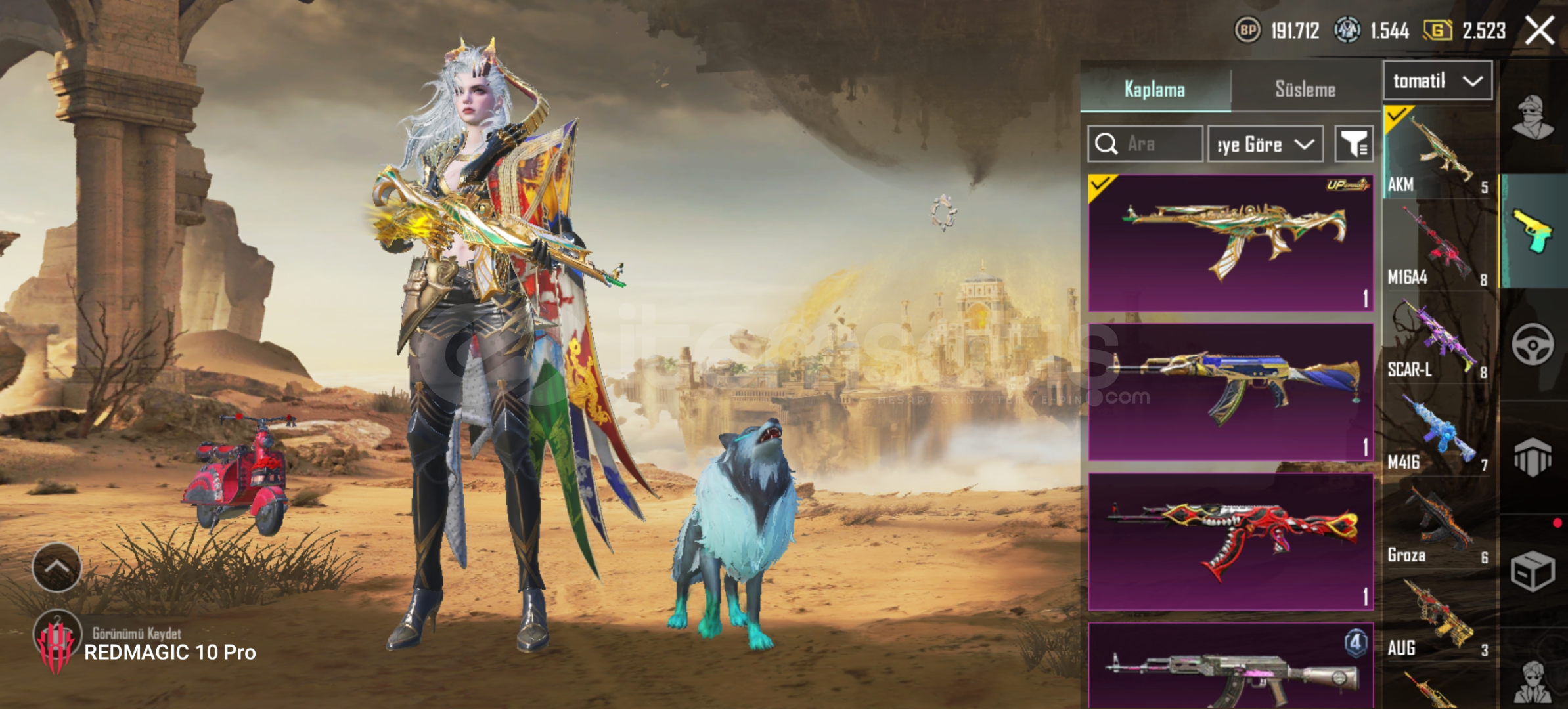
Task: Switch to the Süsleme tab
Action: pyautogui.click(x=1305, y=89)
